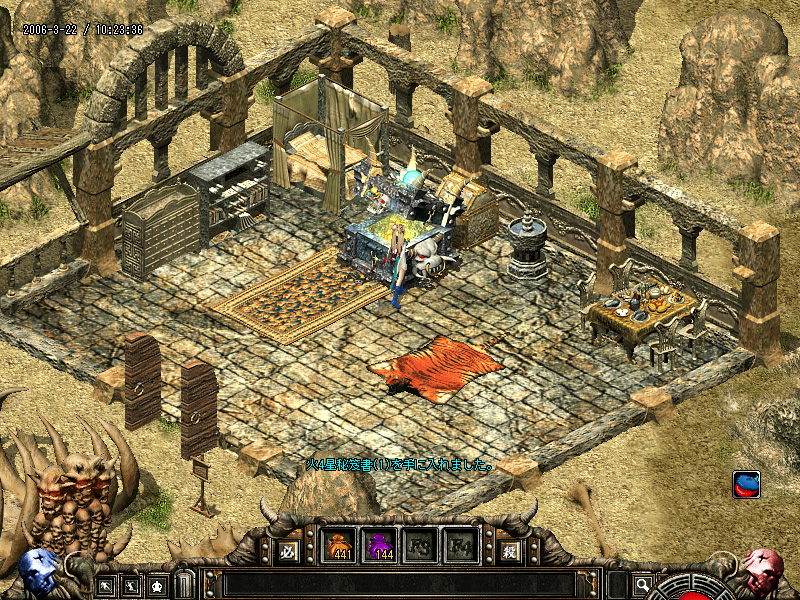Use the orange potion pouch slot
This screenshot has width=800, height=600.
(x=338, y=548)
